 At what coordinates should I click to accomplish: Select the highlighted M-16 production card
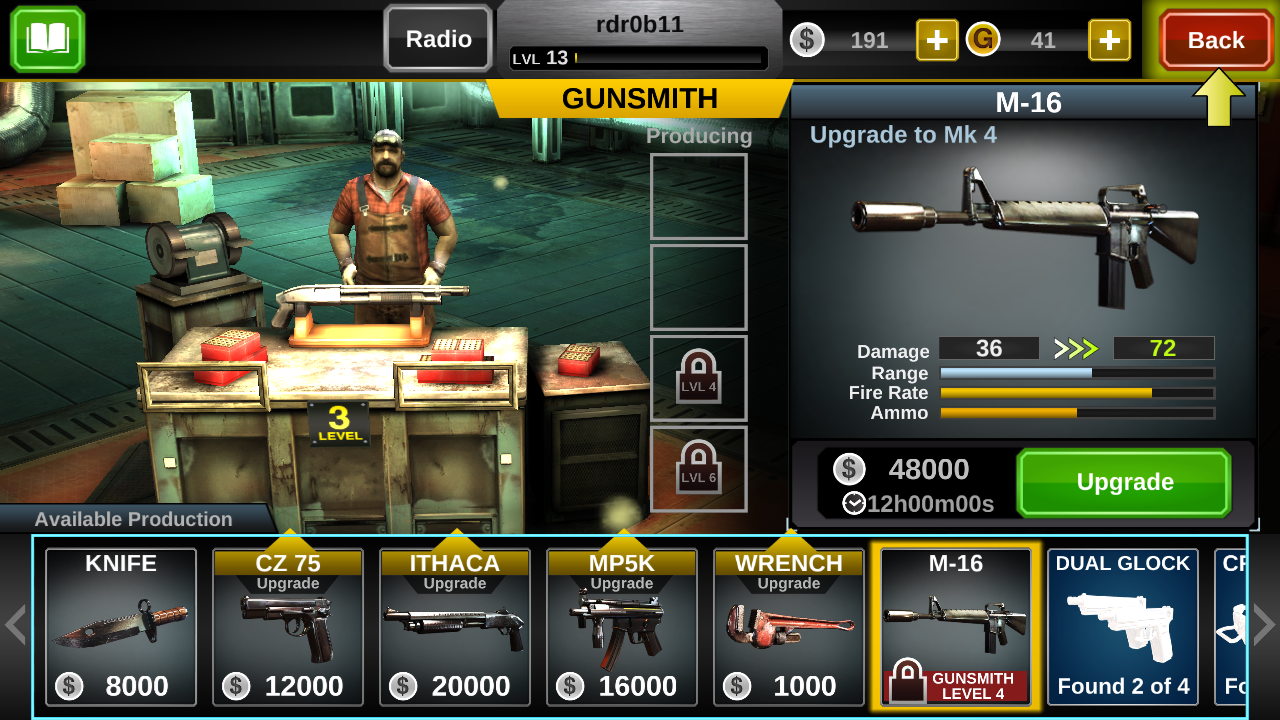click(x=955, y=627)
